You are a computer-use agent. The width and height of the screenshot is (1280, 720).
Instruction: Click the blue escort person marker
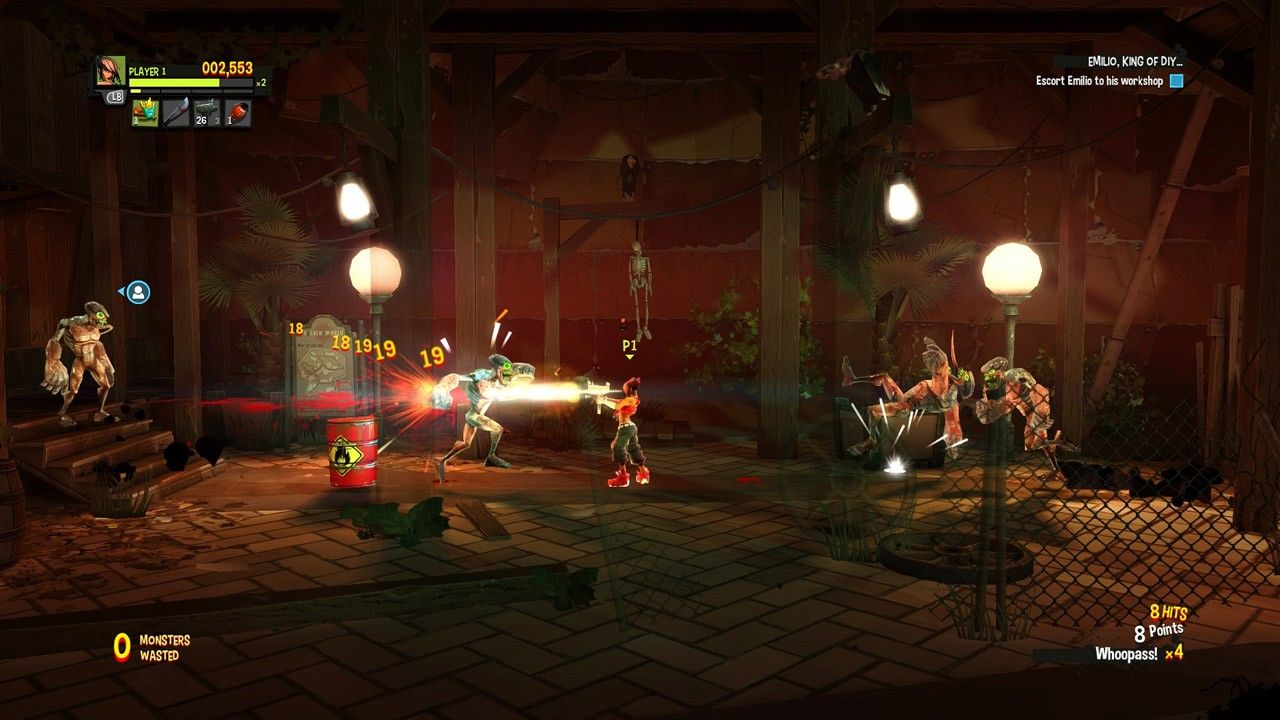click(138, 292)
